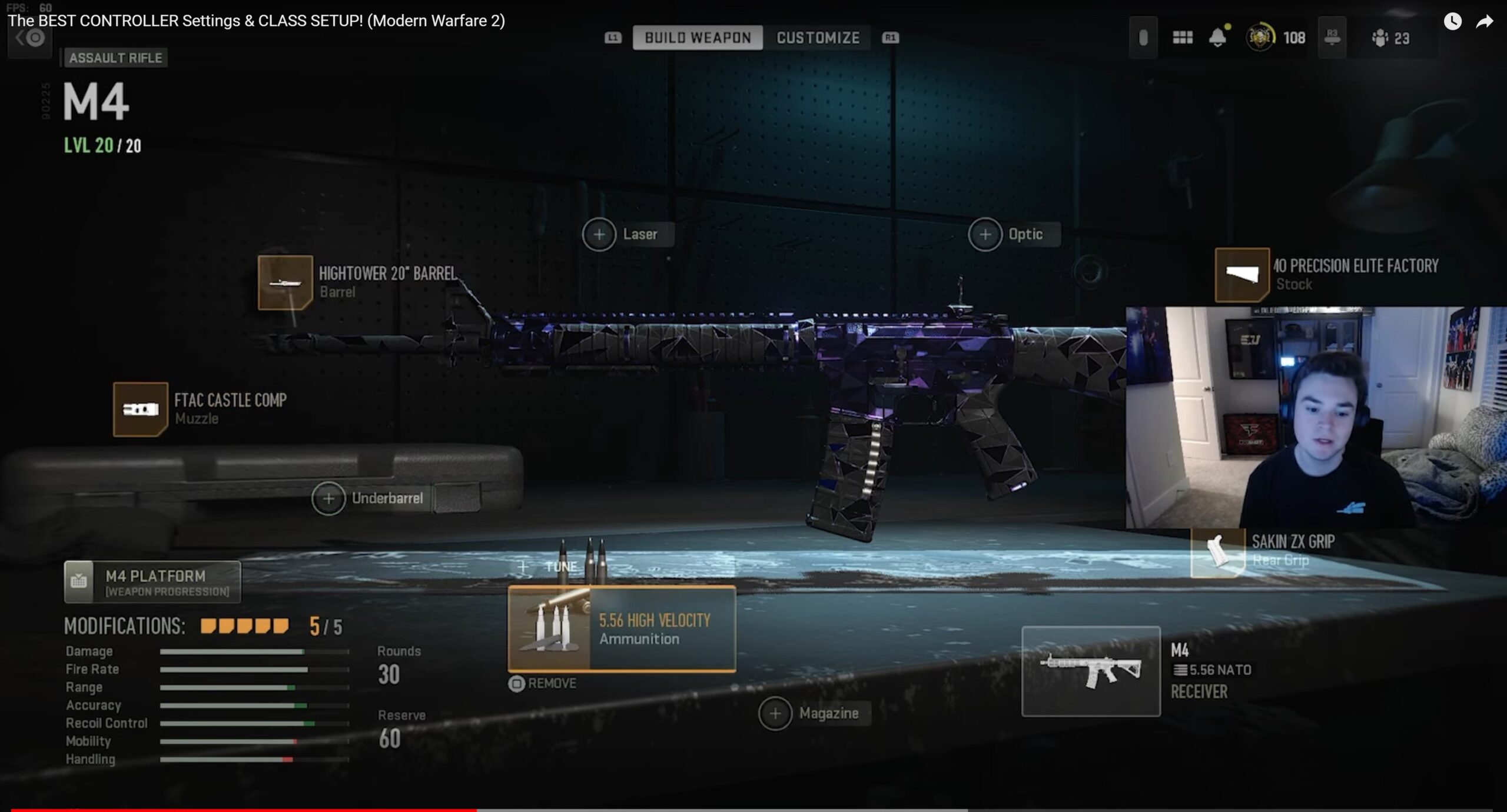Add a Laser attachment
Image resolution: width=1507 pixels, height=812 pixels.
(x=599, y=234)
